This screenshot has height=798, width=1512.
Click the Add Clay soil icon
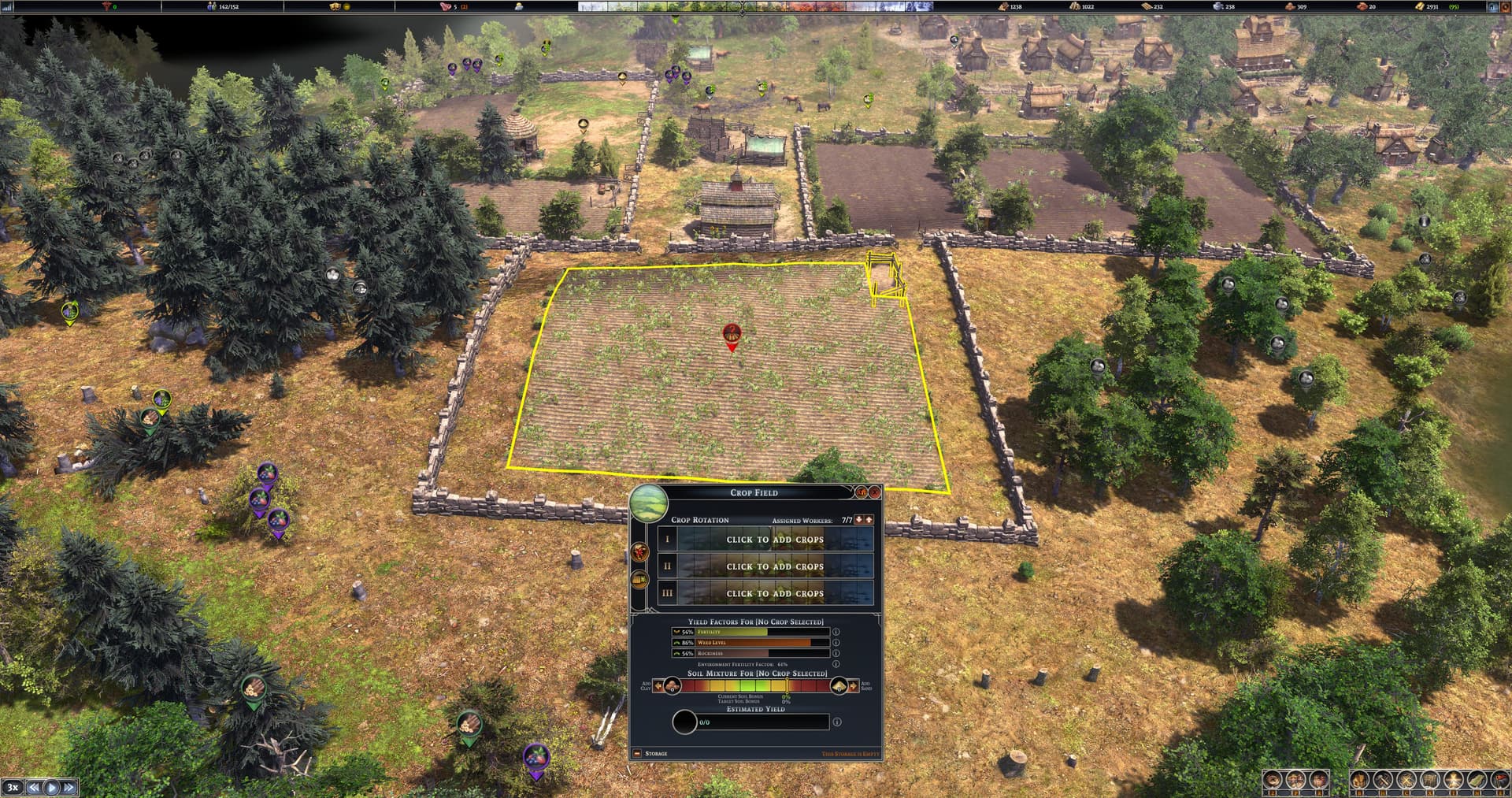point(671,685)
